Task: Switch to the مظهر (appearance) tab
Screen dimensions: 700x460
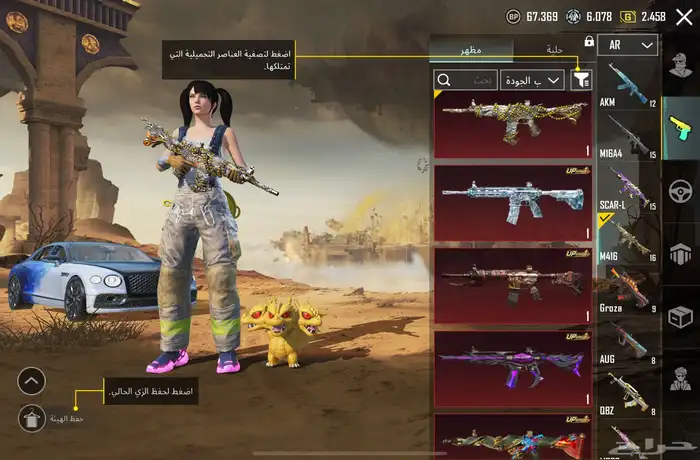Action: [x=471, y=49]
